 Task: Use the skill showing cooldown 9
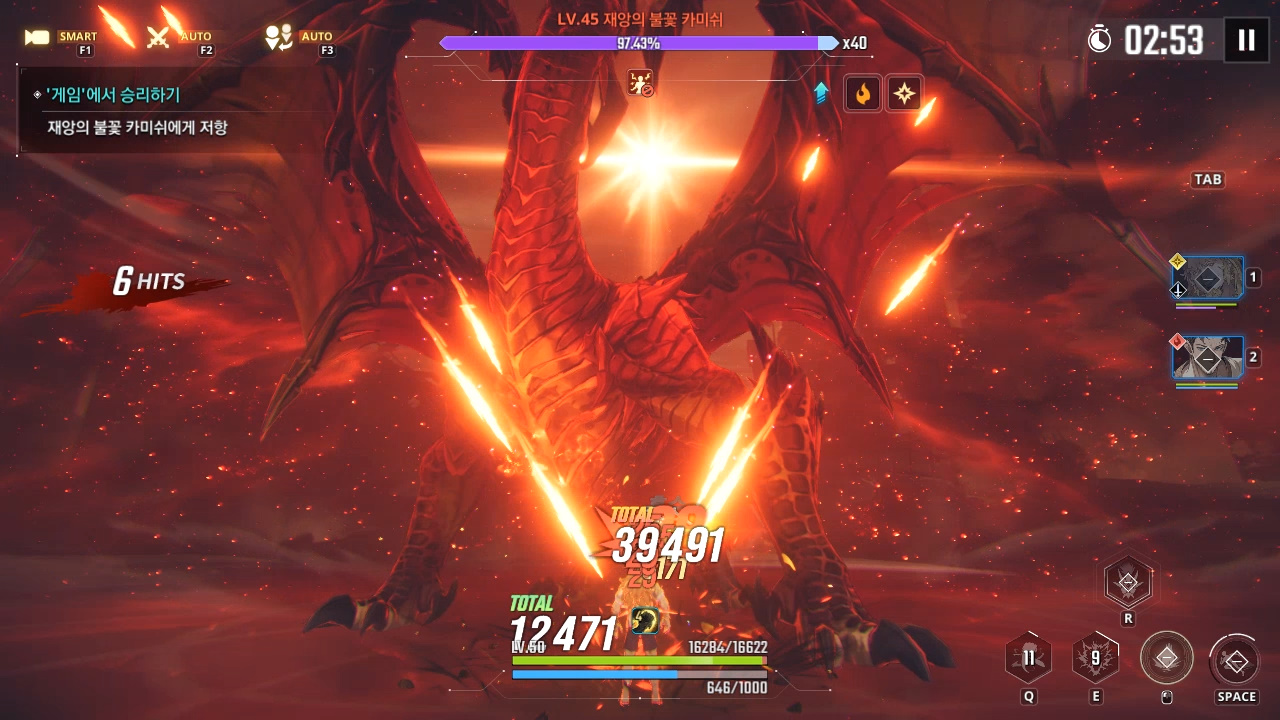click(1095, 658)
